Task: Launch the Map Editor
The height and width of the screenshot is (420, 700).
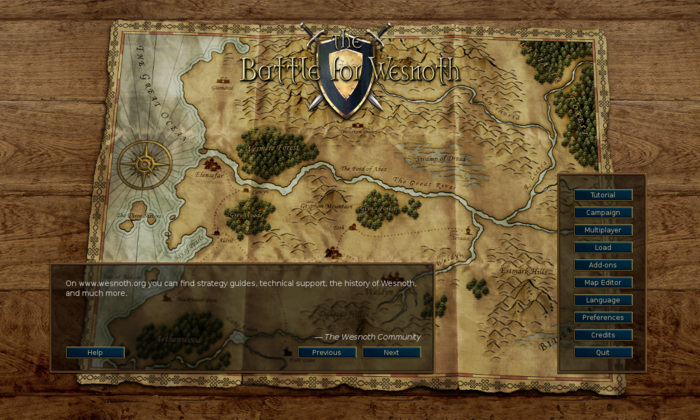Action: point(603,282)
